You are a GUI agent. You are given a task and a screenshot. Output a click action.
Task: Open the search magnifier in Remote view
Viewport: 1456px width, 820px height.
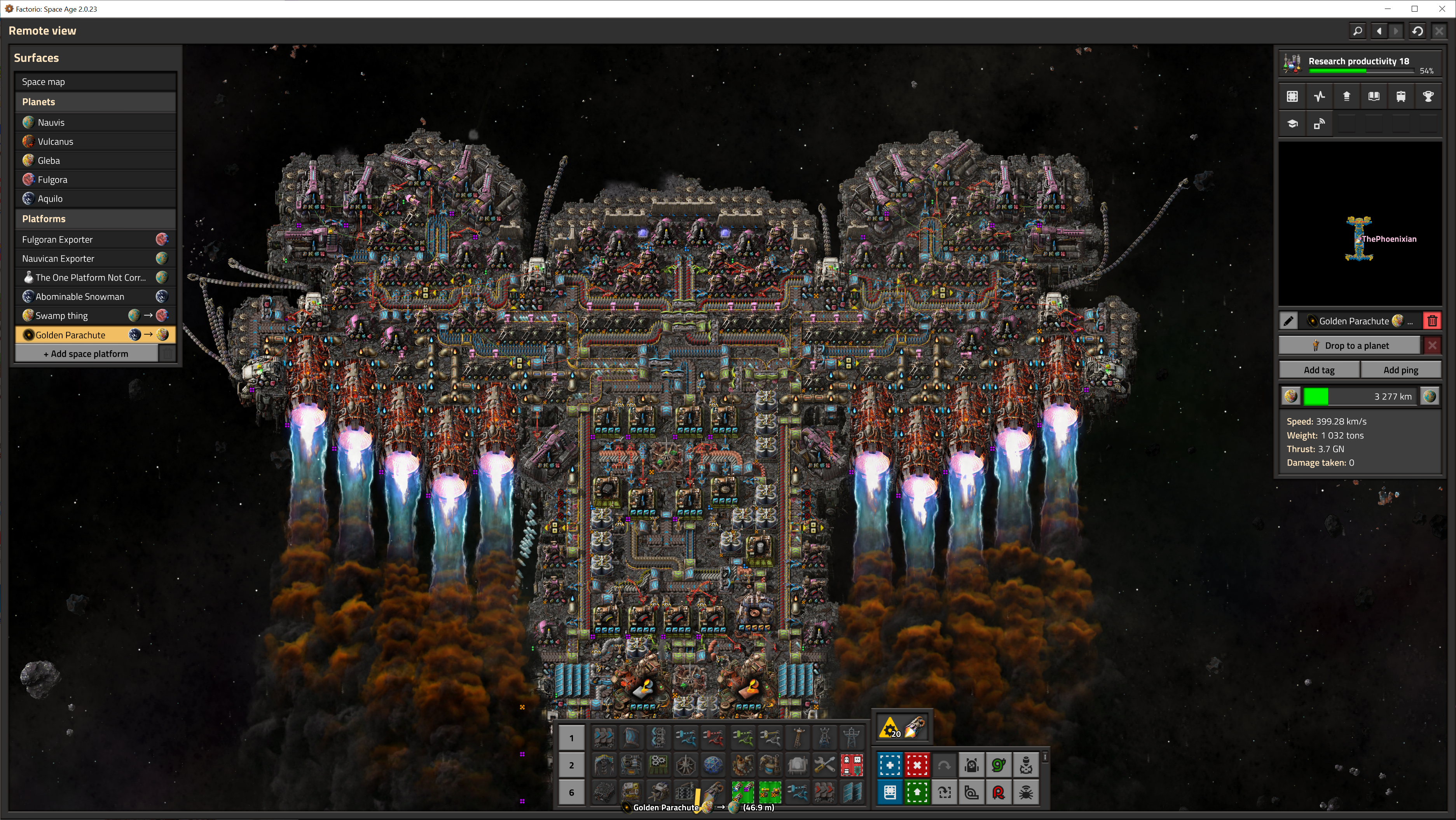(1357, 31)
